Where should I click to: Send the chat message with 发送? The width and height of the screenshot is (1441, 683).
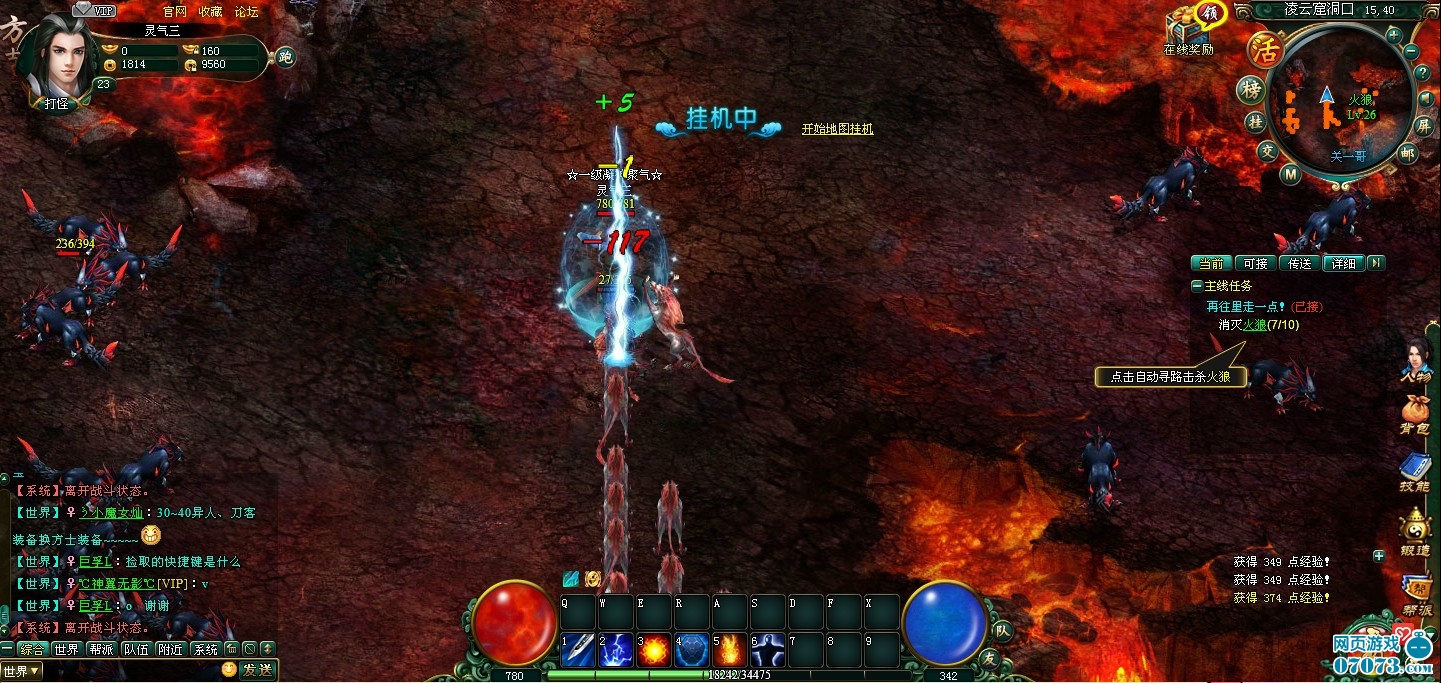click(257, 669)
